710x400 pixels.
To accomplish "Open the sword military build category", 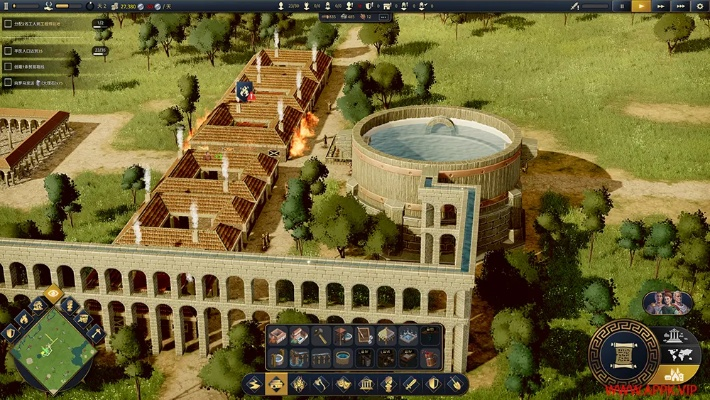I will [410, 383].
